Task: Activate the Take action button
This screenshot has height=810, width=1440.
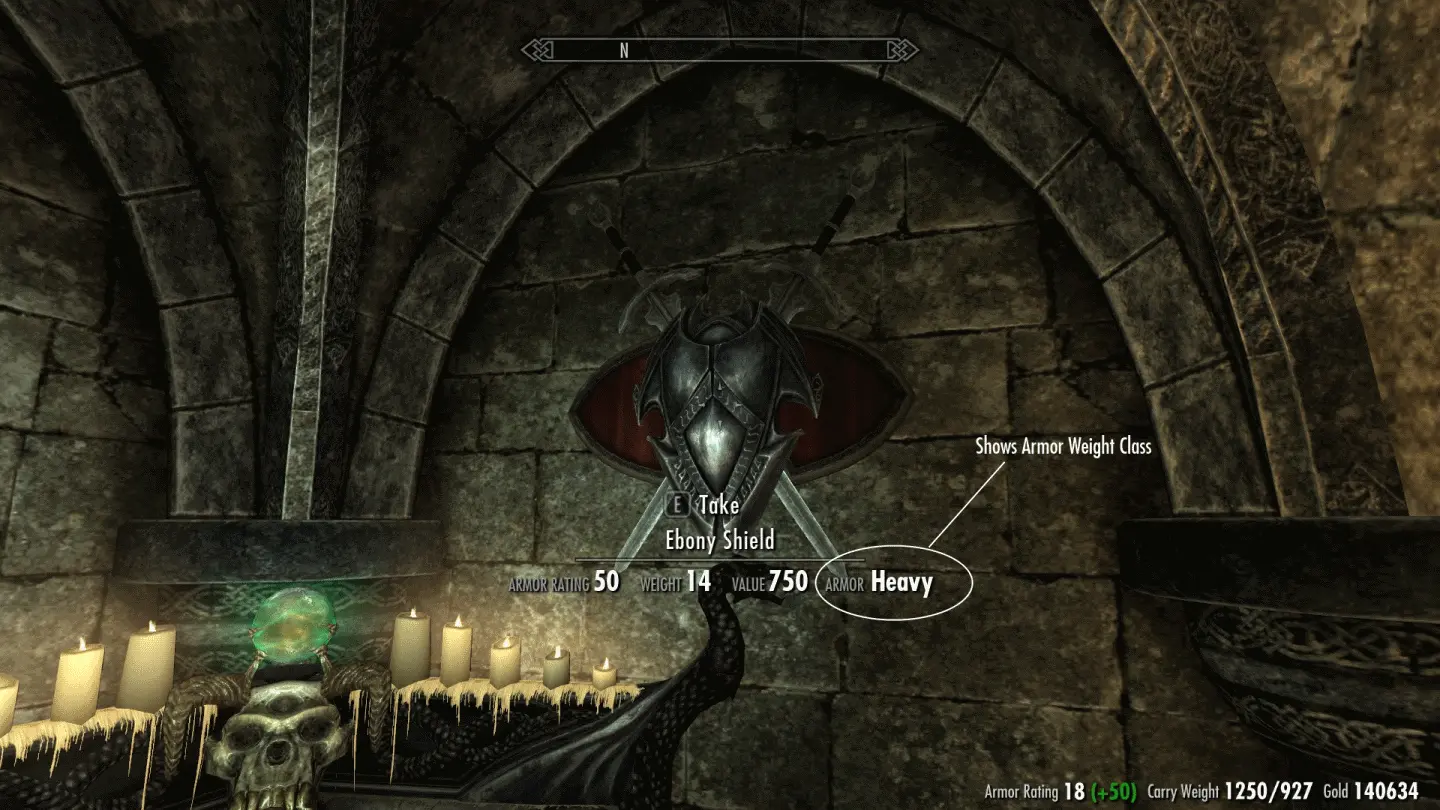Action: 718,506
